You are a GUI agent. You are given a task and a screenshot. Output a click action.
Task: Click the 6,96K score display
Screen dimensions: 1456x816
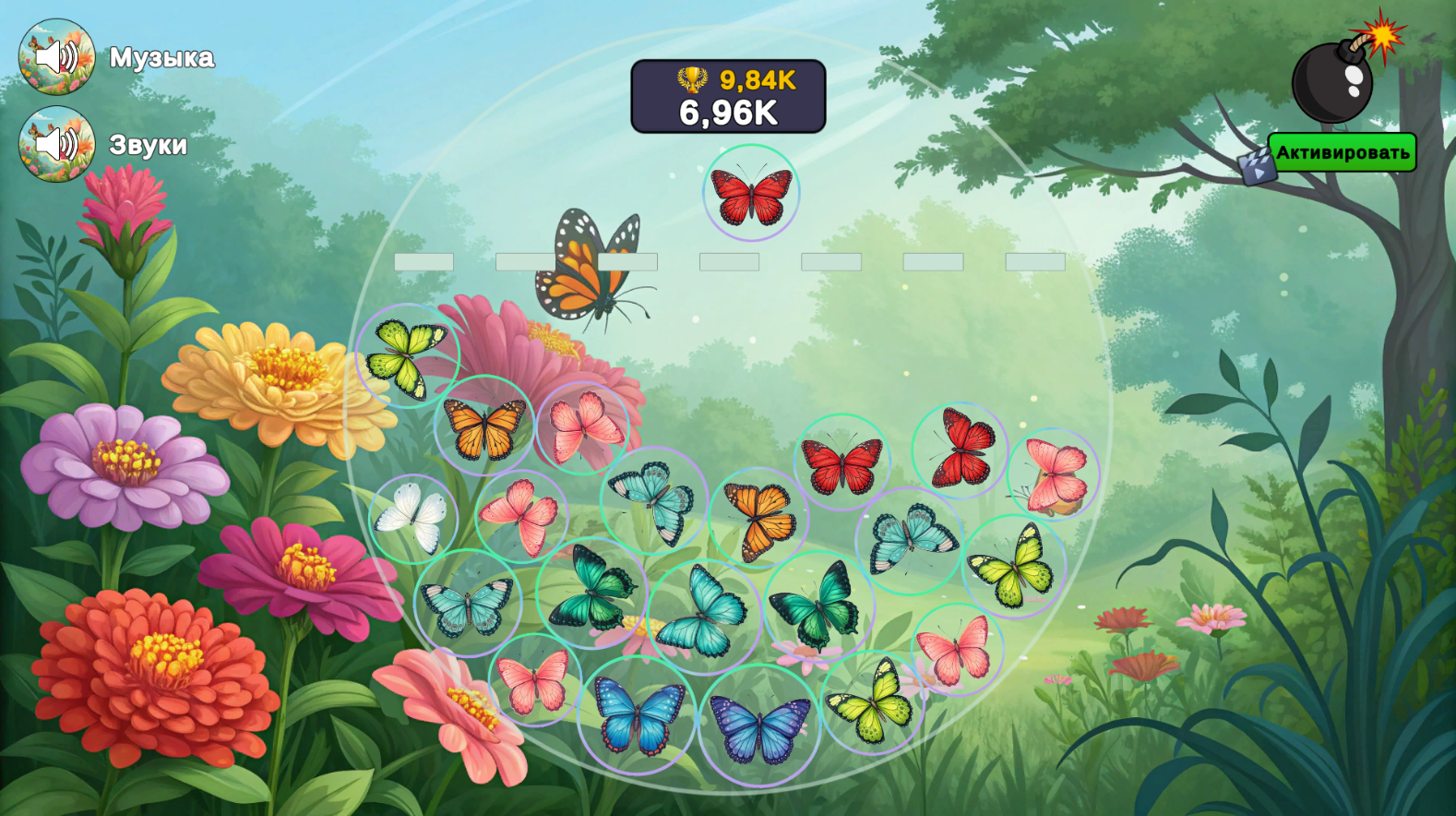pos(728,113)
